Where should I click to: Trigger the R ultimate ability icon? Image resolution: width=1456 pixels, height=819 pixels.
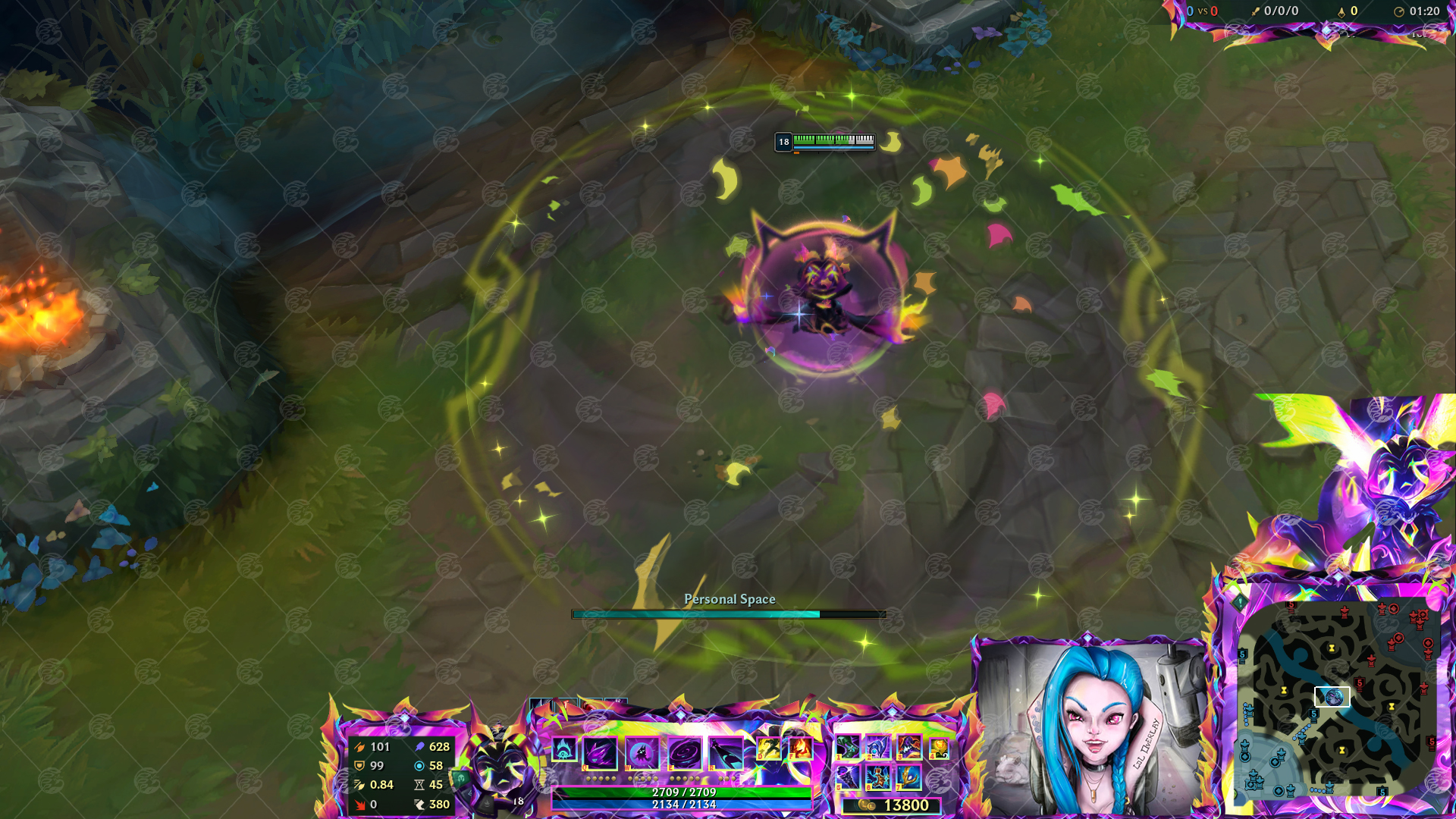[x=726, y=754]
